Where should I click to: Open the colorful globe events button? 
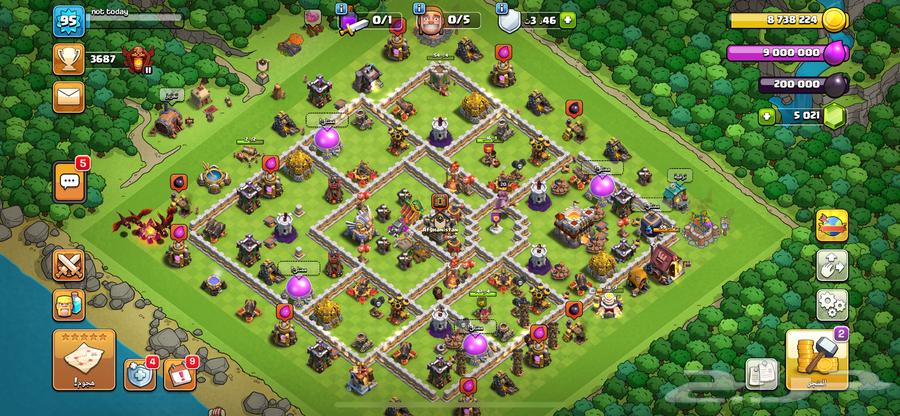pyautogui.click(x=830, y=225)
